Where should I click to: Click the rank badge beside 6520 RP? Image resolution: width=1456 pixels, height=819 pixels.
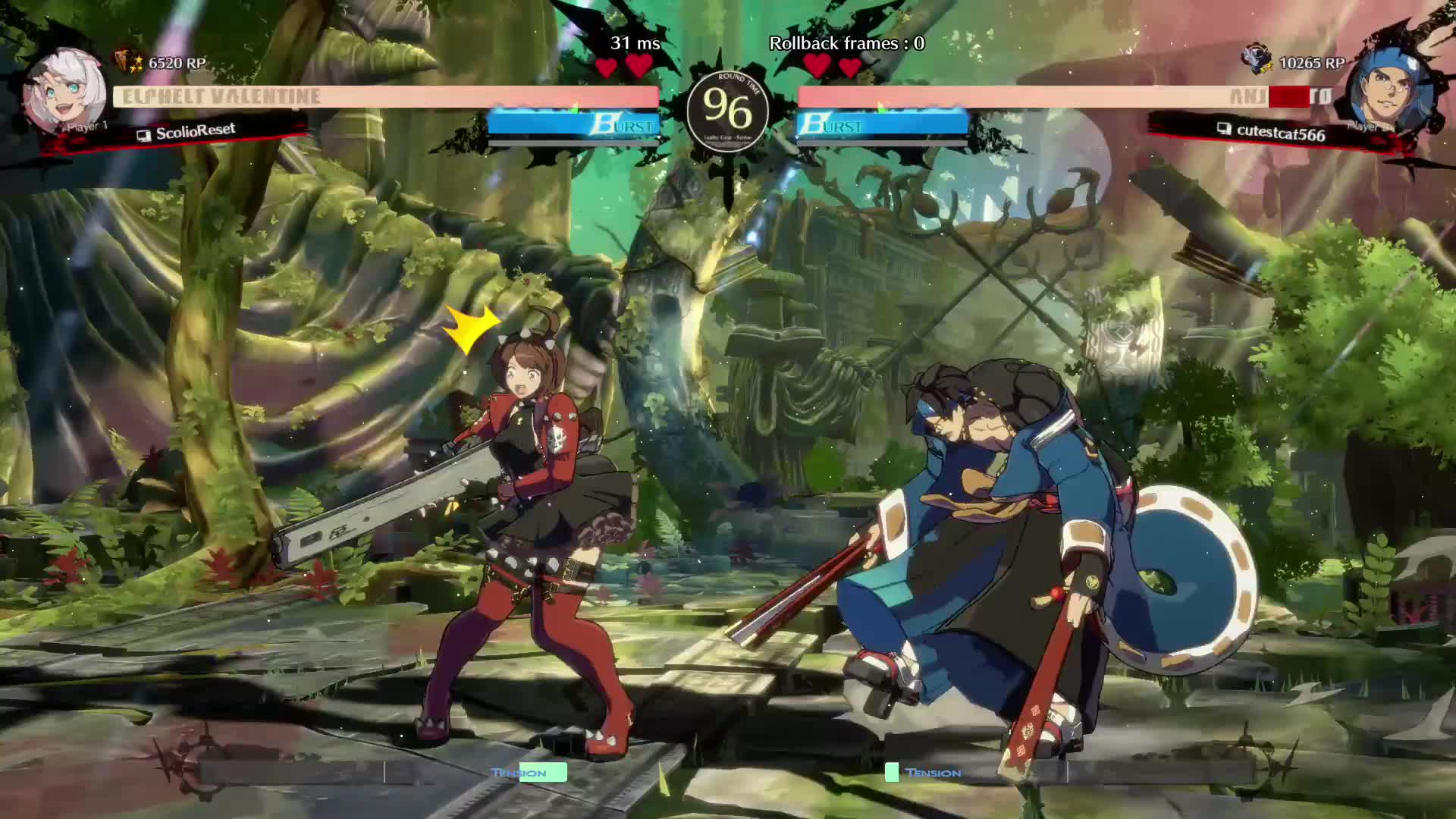(x=127, y=61)
